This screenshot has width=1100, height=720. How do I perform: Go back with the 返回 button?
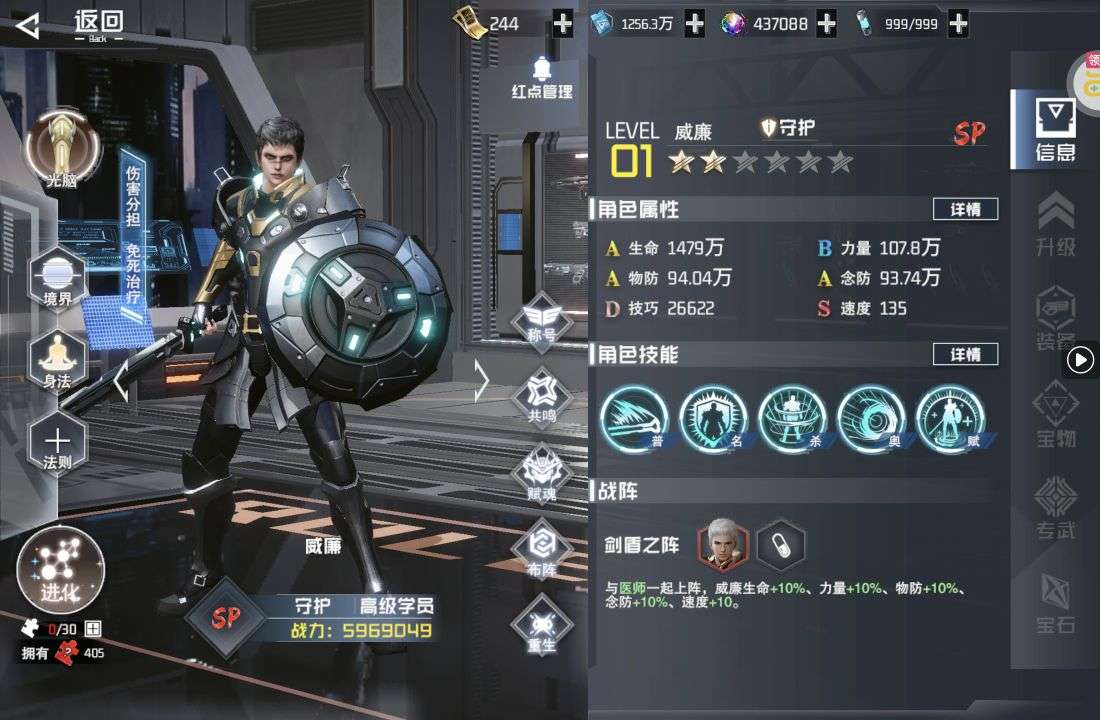72,25
